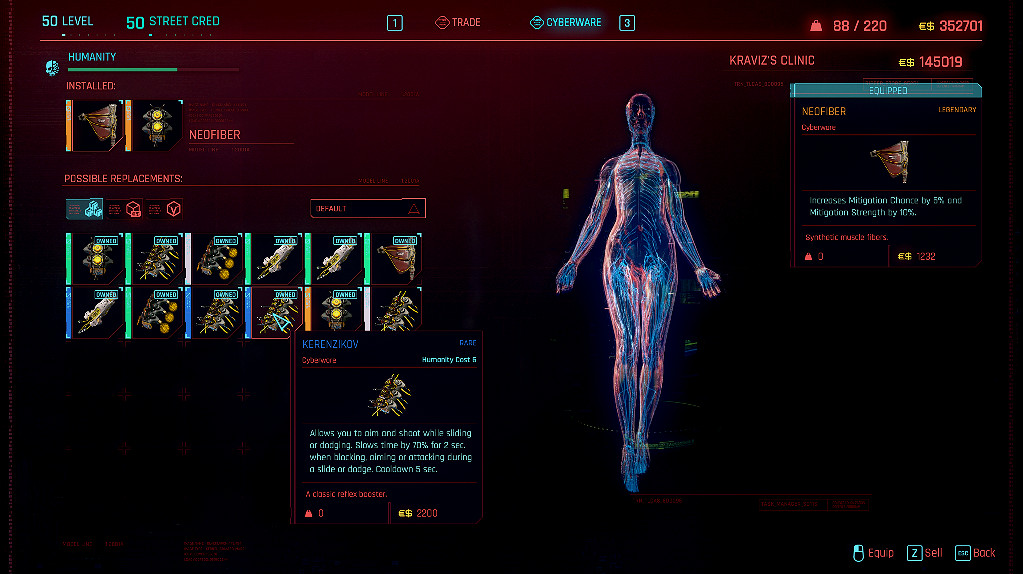Apply the hexagon V filter icon
This screenshot has height=574, width=1023.
[174, 208]
